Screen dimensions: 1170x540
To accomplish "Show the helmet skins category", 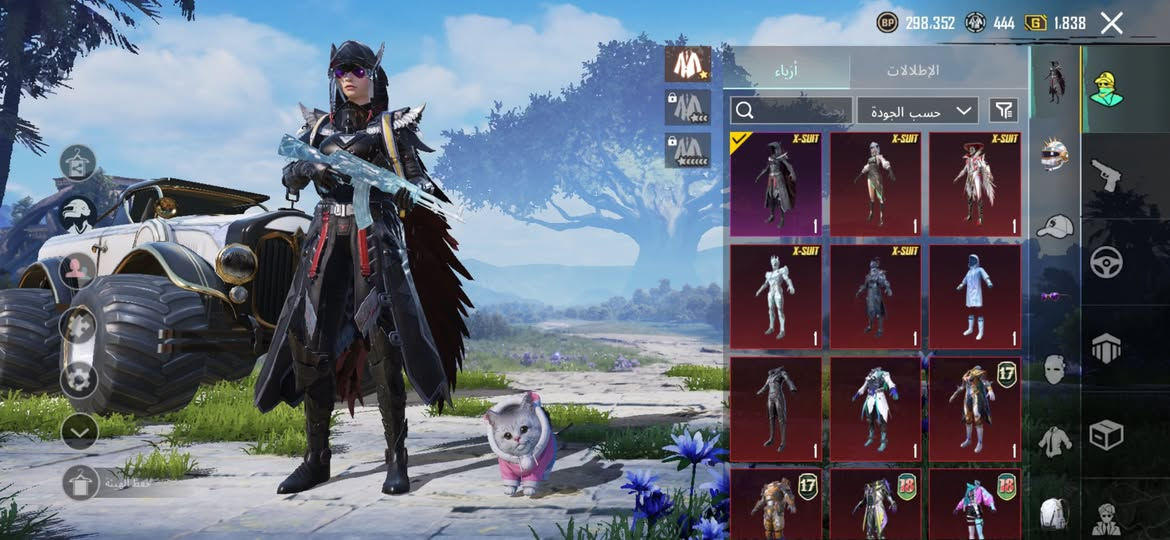I will pyautogui.click(x=1054, y=153).
